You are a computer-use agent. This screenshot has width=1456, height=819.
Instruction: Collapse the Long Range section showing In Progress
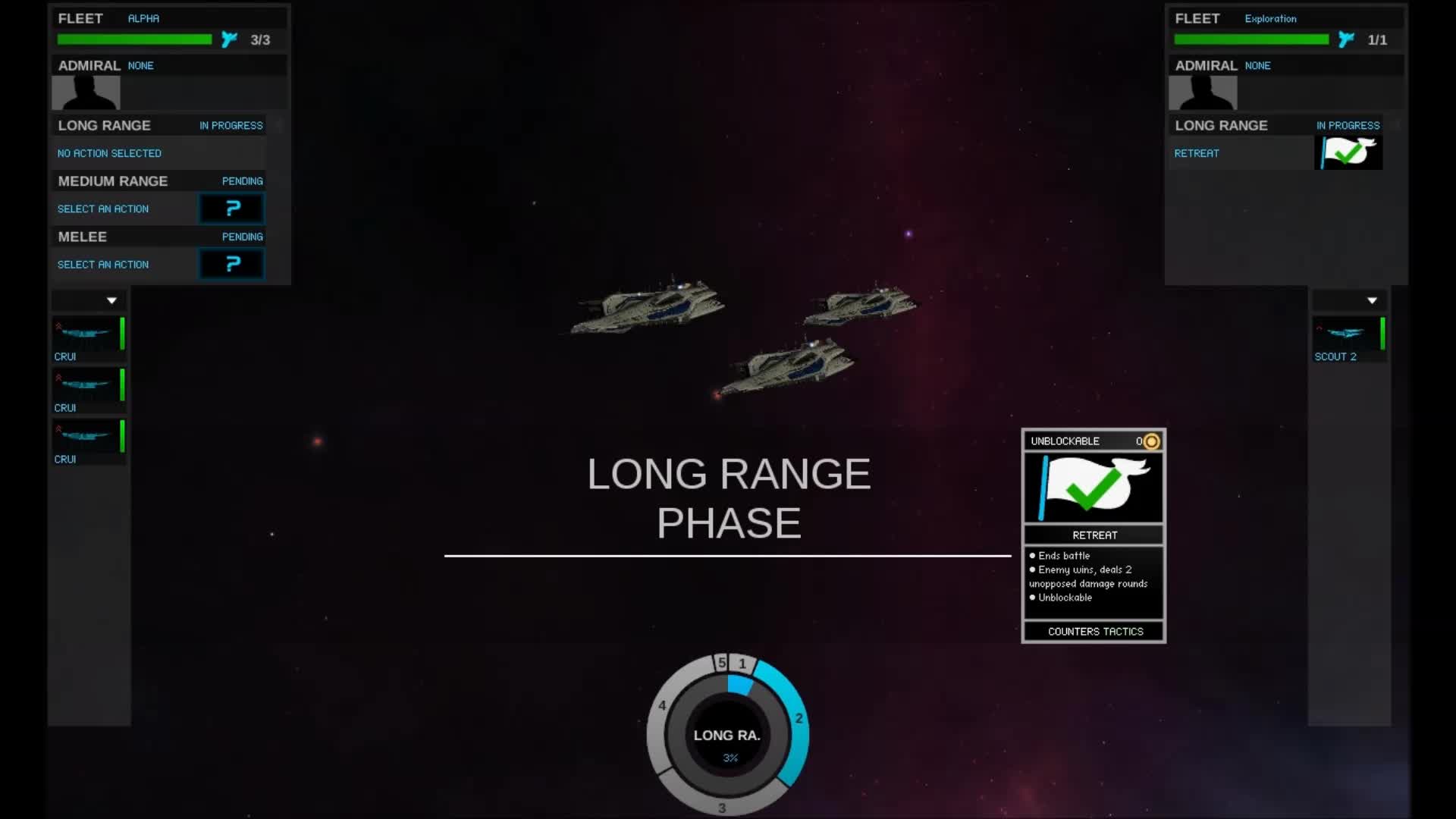[x=231, y=125]
